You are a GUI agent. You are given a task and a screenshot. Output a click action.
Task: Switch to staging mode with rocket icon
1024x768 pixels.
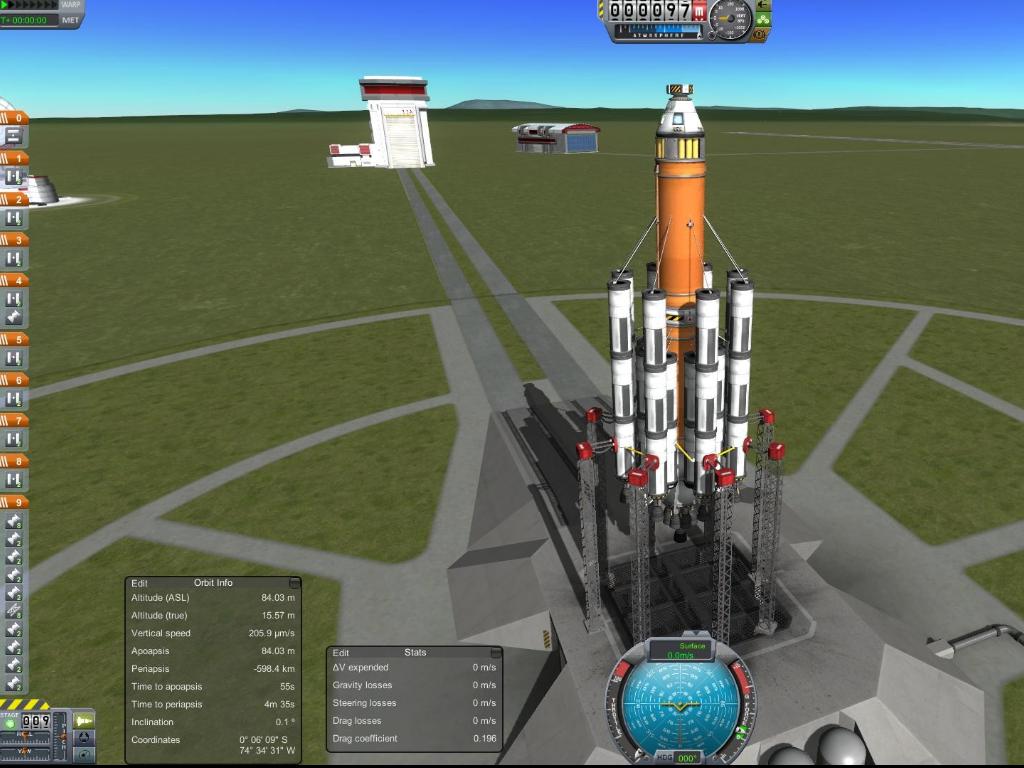(x=85, y=720)
